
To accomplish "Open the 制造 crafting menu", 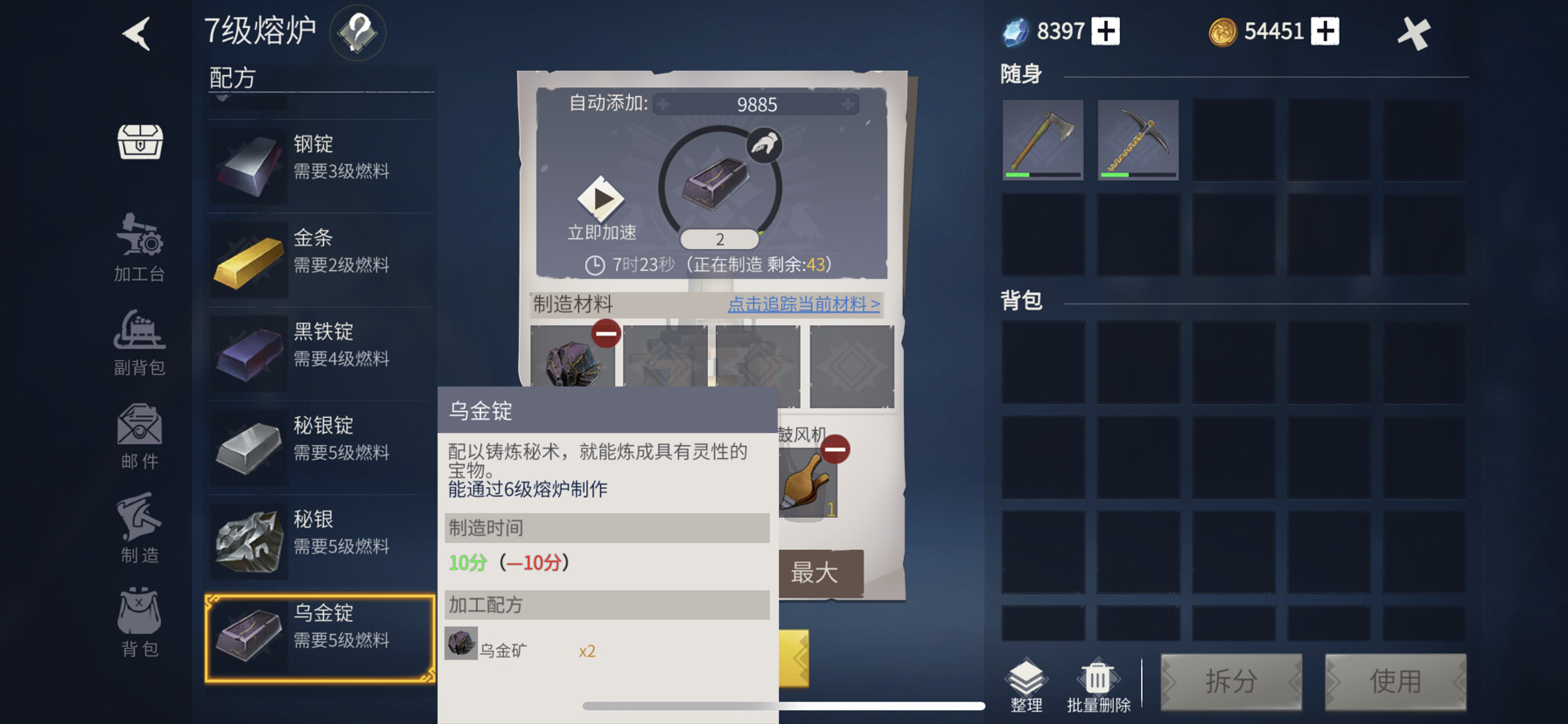I will pos(140,529).
